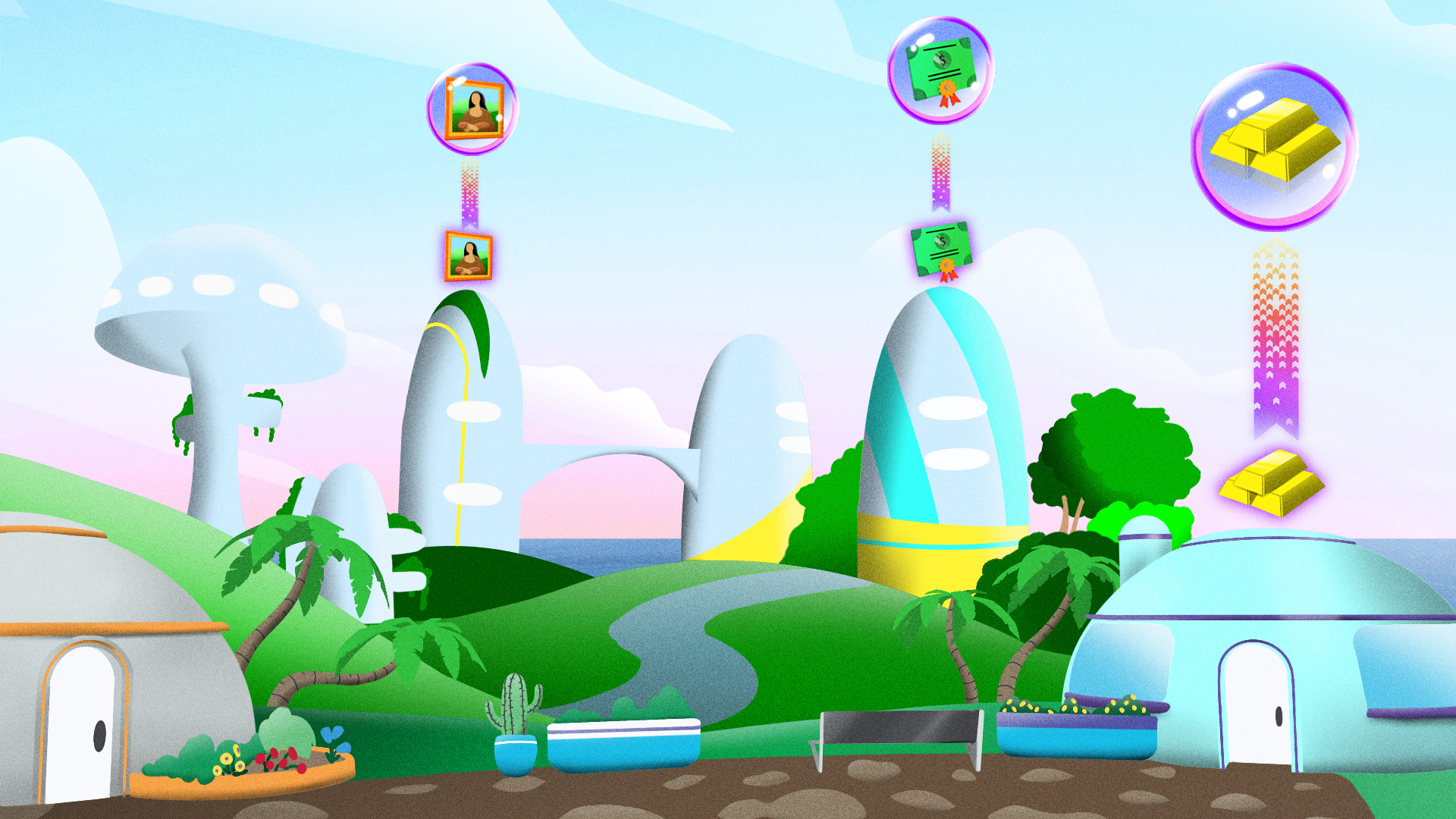Click the Mona Lisa painting bubble
Screen dimensions: 1456x819
click(x=472, y=108)
